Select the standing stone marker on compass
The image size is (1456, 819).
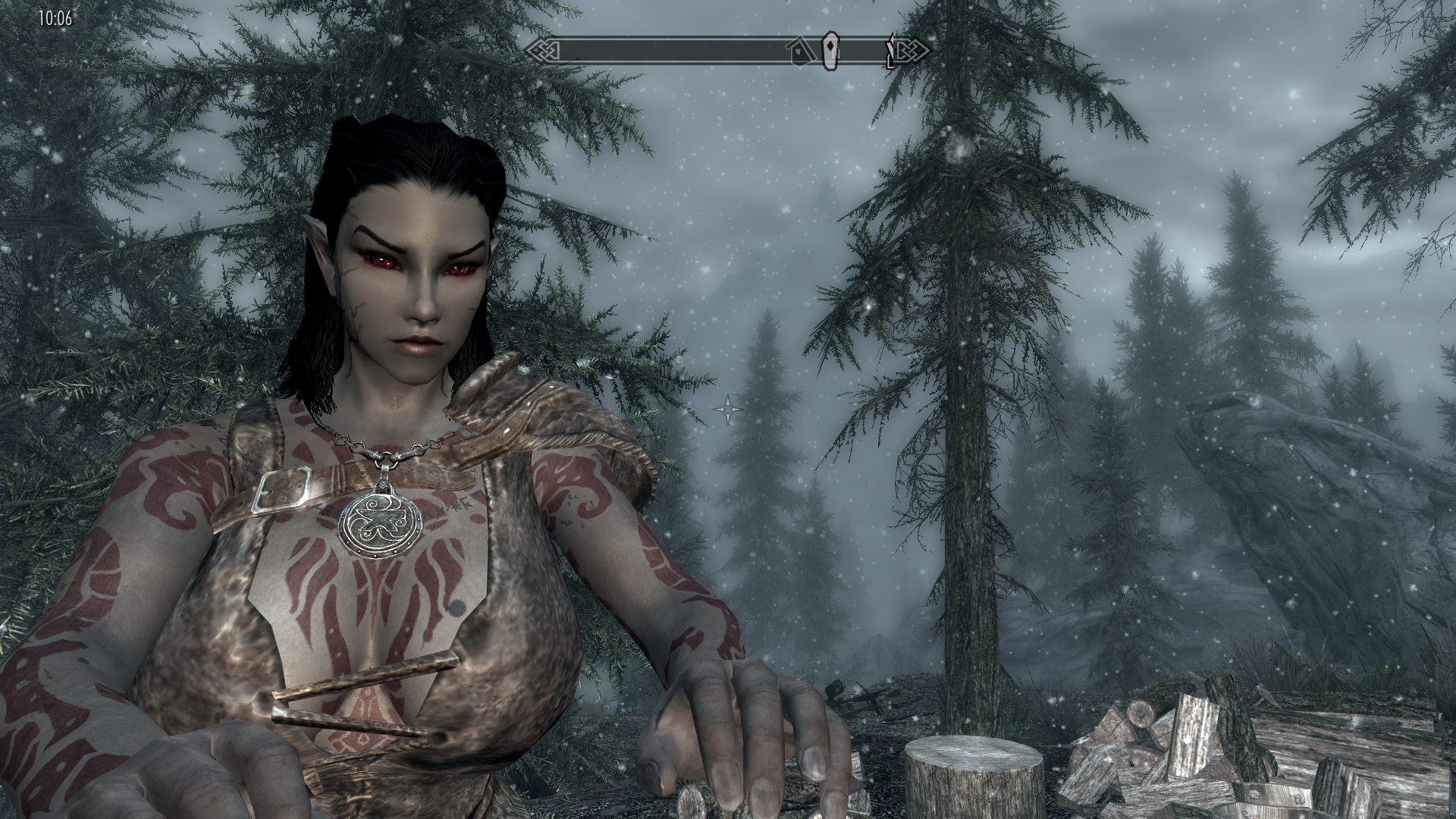coord(832,50)
